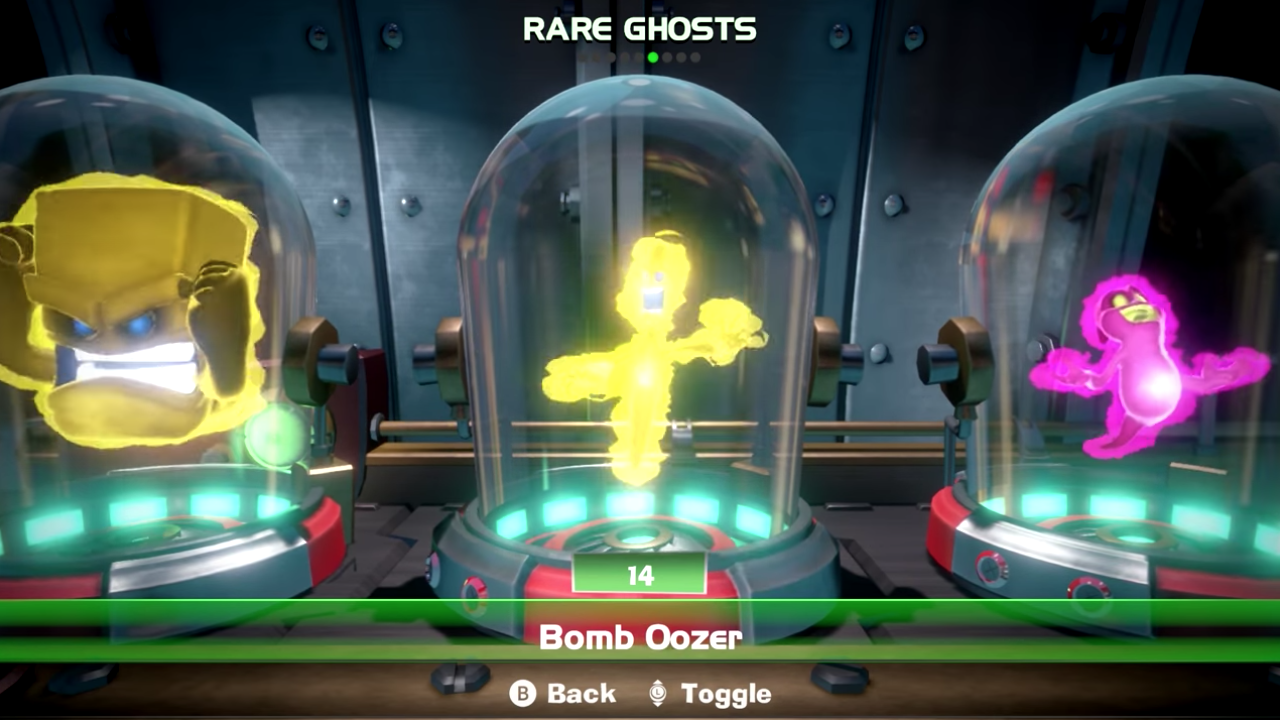
Task: Click the B button icon before Back
Action: pos(523,692)
